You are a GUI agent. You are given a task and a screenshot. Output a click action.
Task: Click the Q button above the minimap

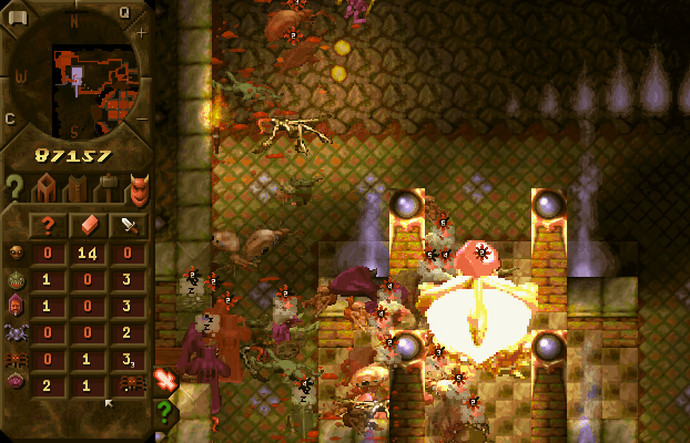(125, 12)
